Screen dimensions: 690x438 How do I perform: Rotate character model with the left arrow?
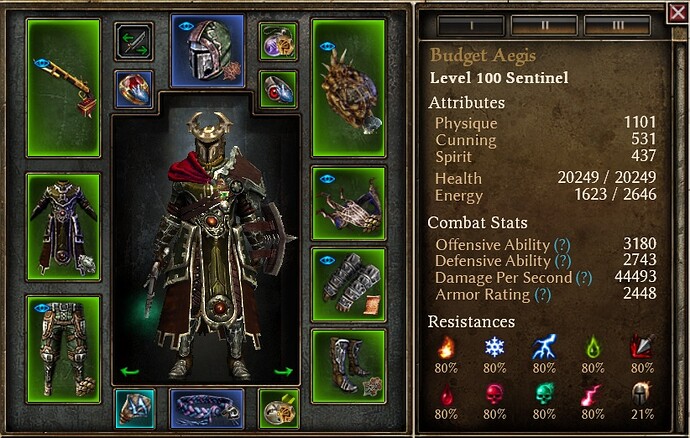(129, 372)
